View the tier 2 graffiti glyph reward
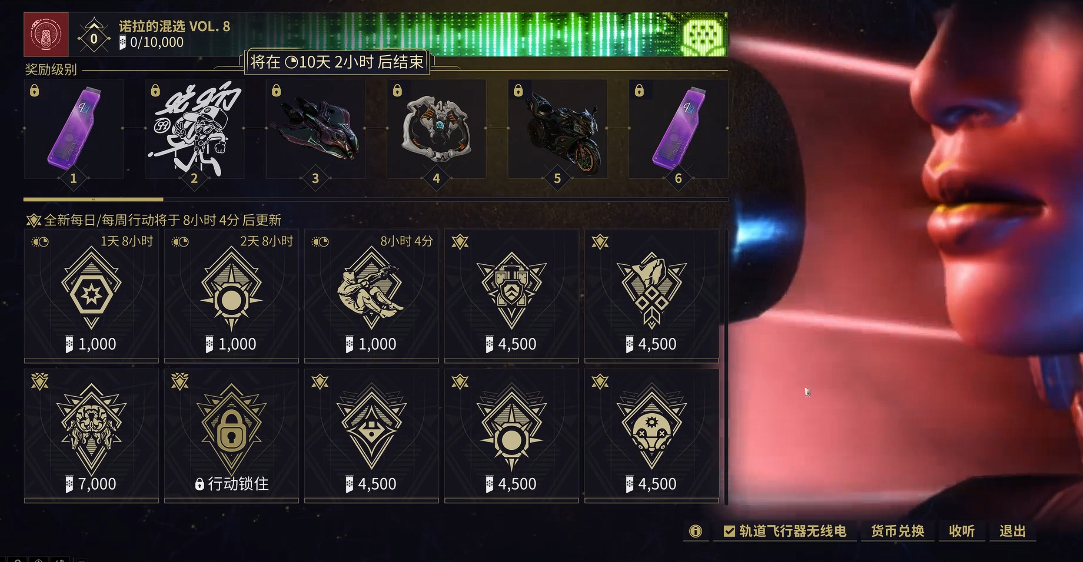This screenshot has width=1083, height=562. click(x=195, y=130)
